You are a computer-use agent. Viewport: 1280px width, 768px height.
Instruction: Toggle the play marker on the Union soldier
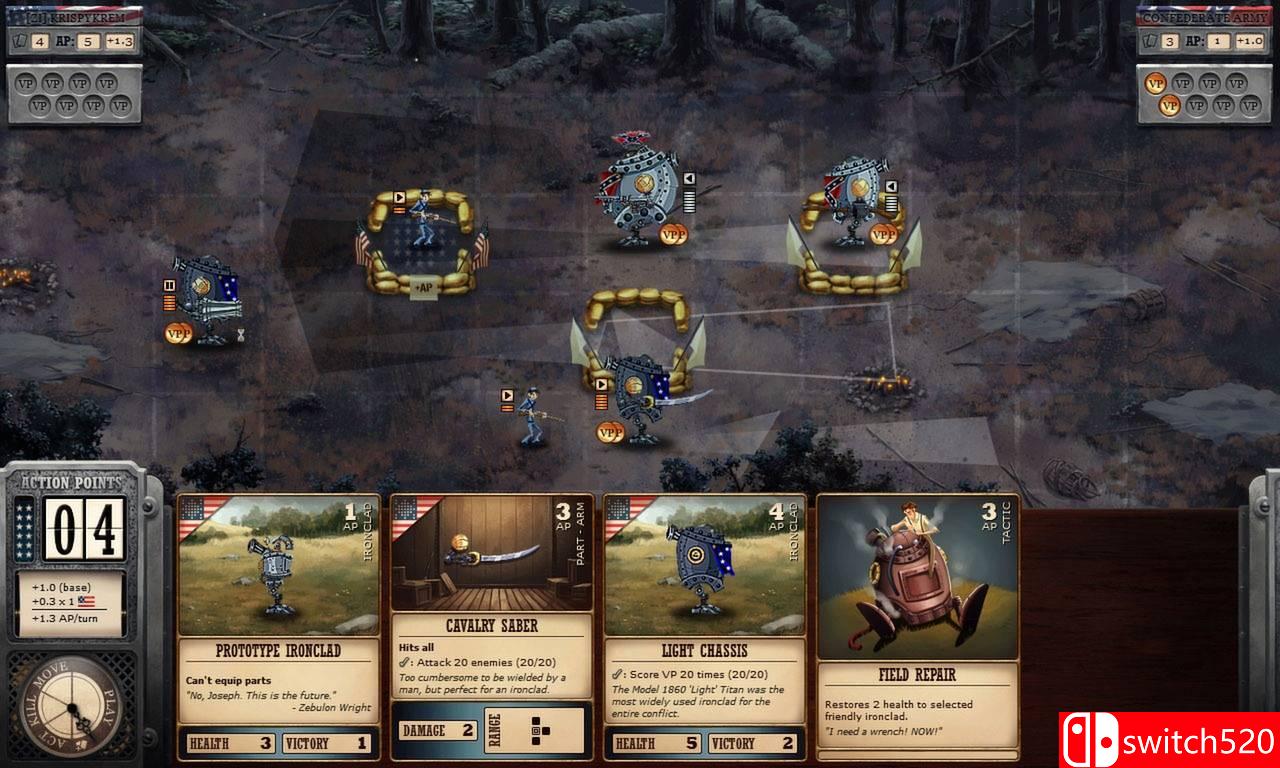point(507,396)
